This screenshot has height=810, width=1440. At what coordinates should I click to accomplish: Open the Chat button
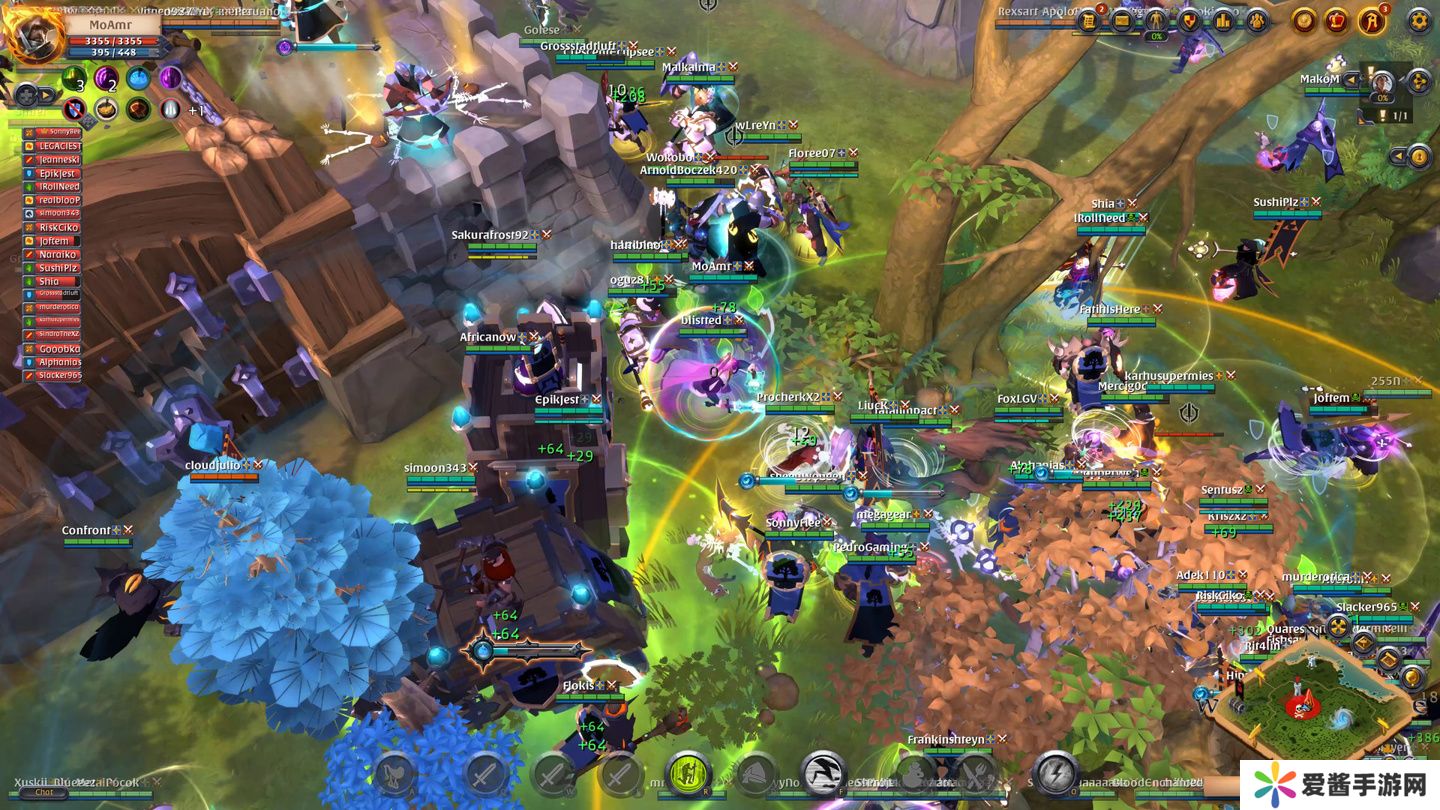44,792
